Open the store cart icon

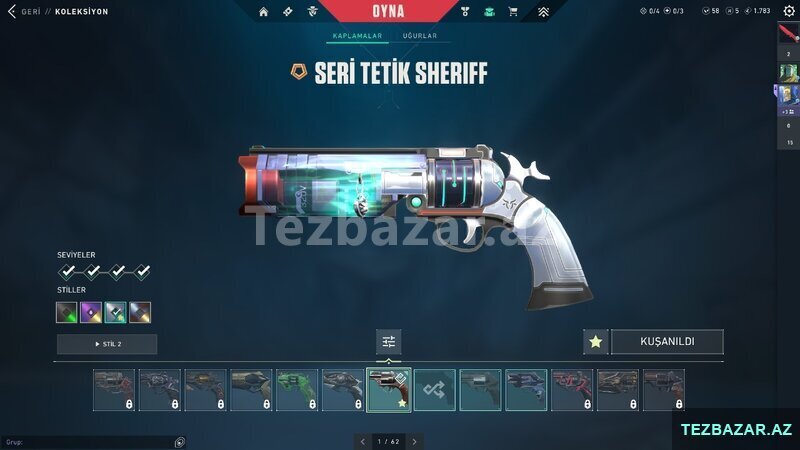513,12
